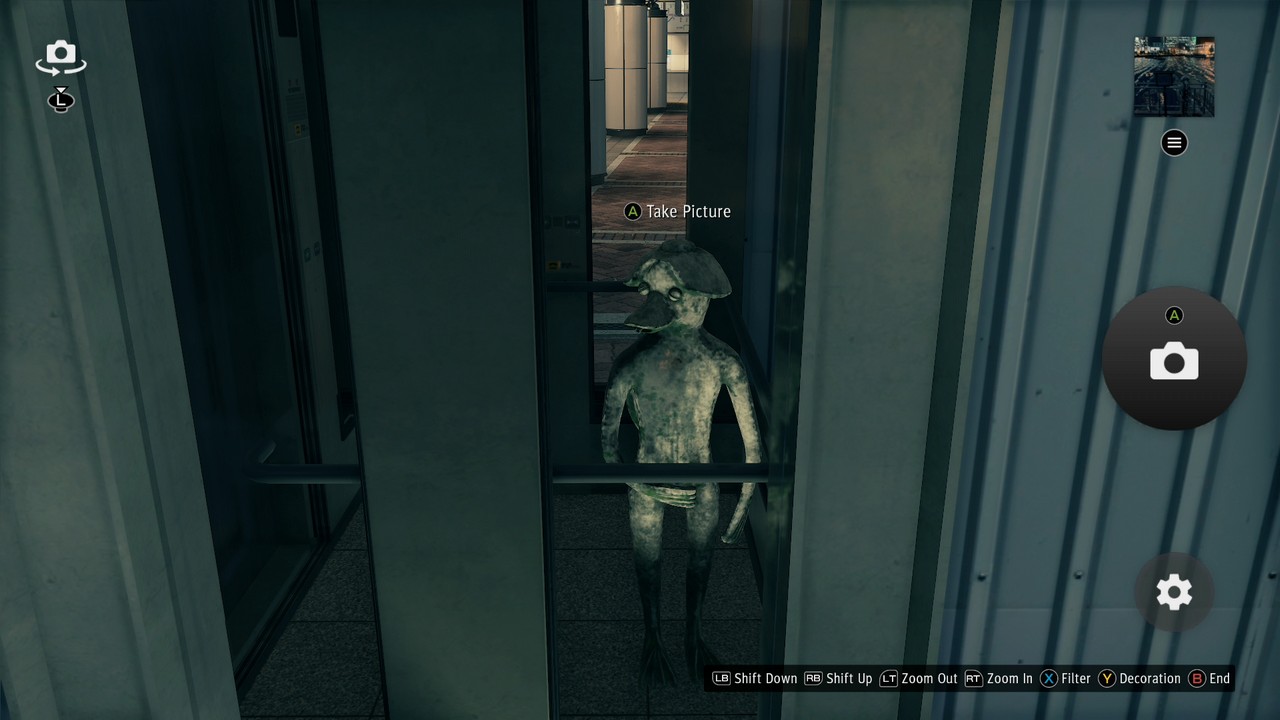This screenshot has width=1280, height=720.
Task: Open the captured photo thumbnail top-right
Action: tap(1172, 76)
